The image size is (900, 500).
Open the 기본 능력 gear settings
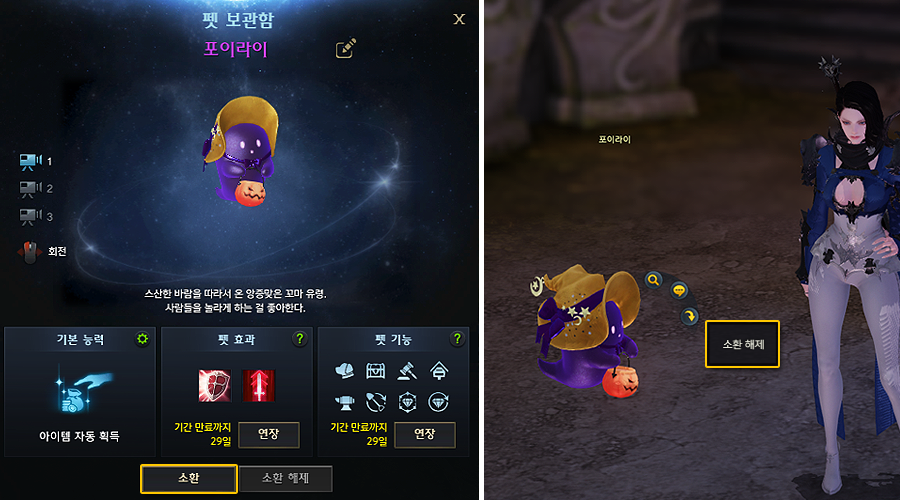pos(142,340)
